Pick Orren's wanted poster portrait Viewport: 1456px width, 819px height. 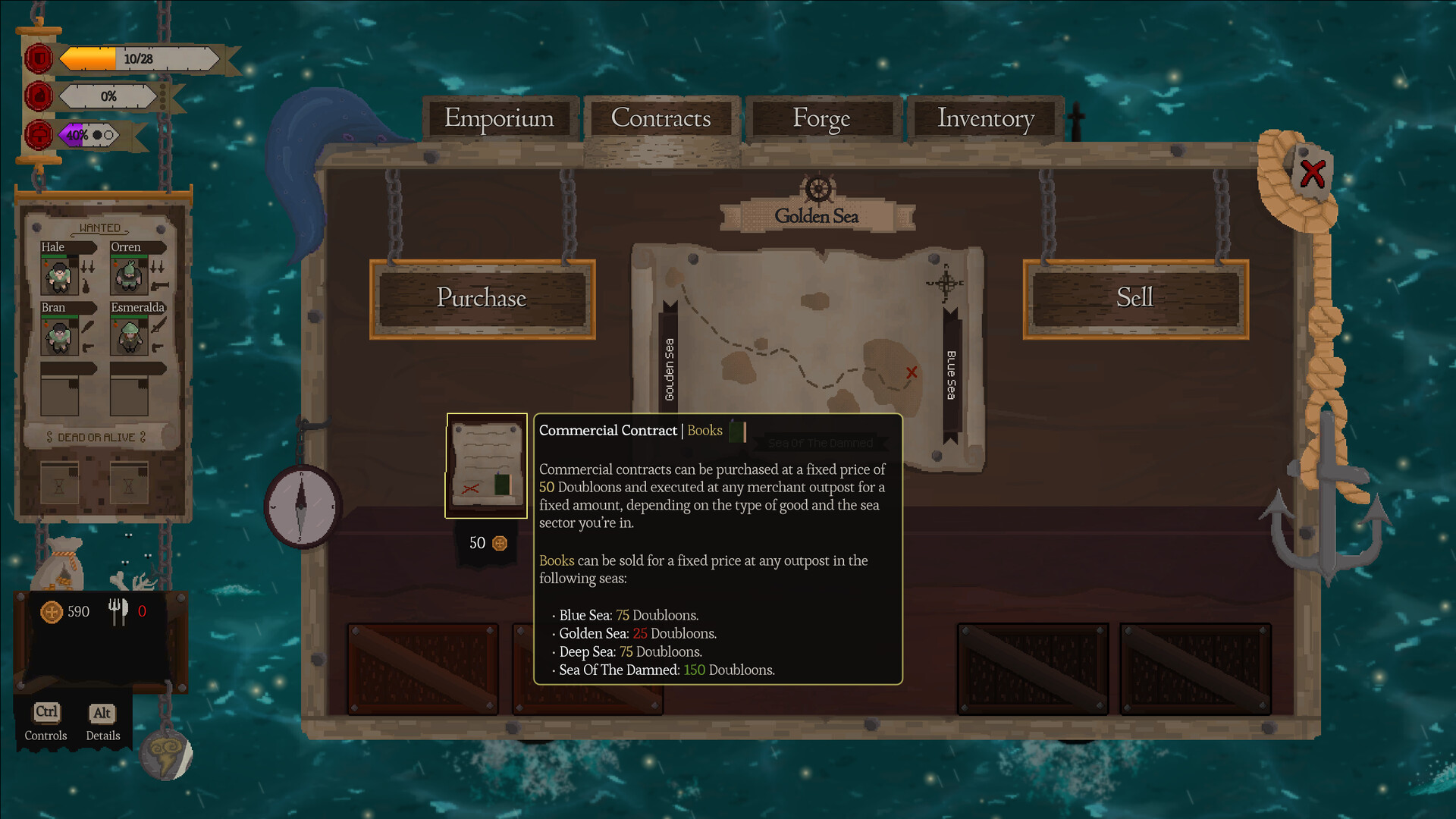click(x=128, y=276)
